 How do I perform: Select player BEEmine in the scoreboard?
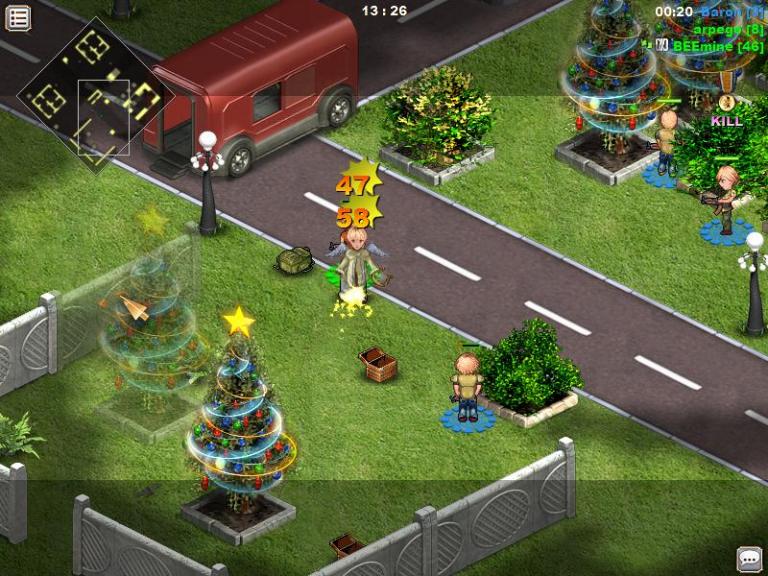(x=717, y=46)
